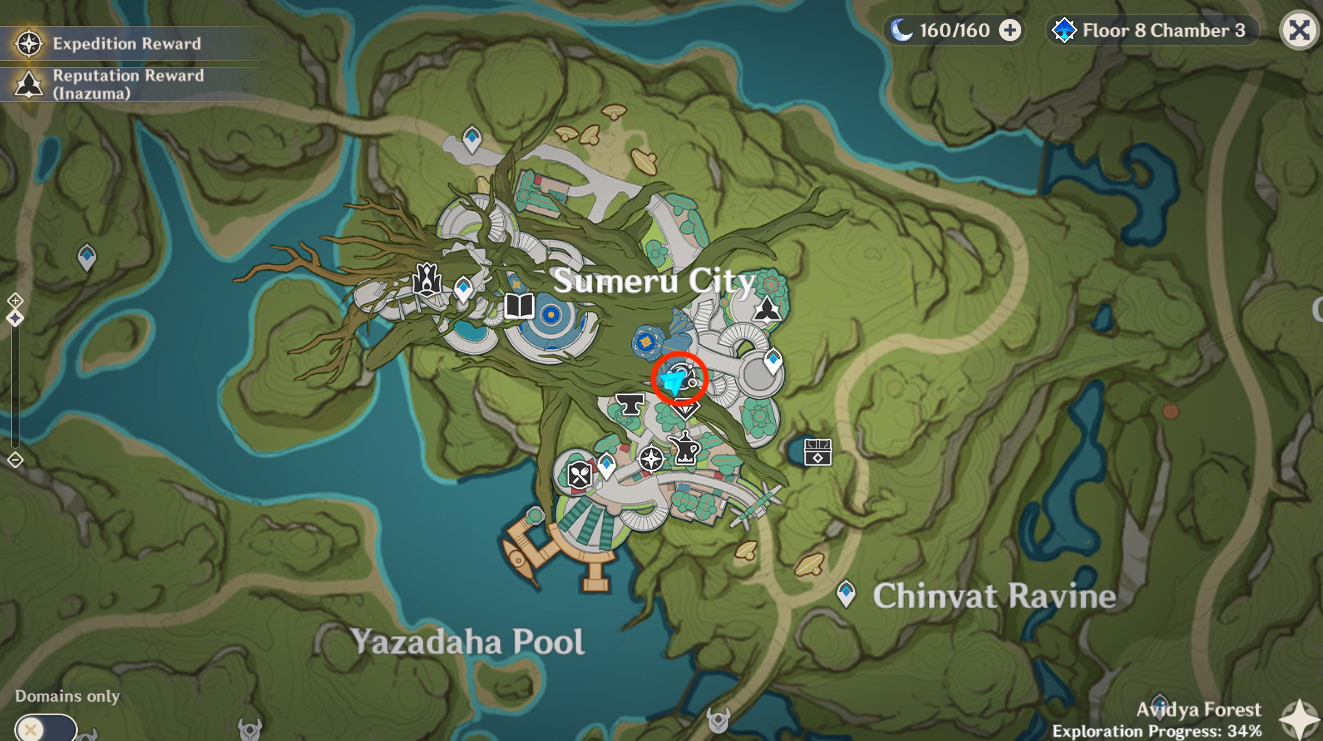This screenshot has width=1323, height=741.
Task: Select the book archive icon near Sumeru City
Action: [x=517, y=306]
